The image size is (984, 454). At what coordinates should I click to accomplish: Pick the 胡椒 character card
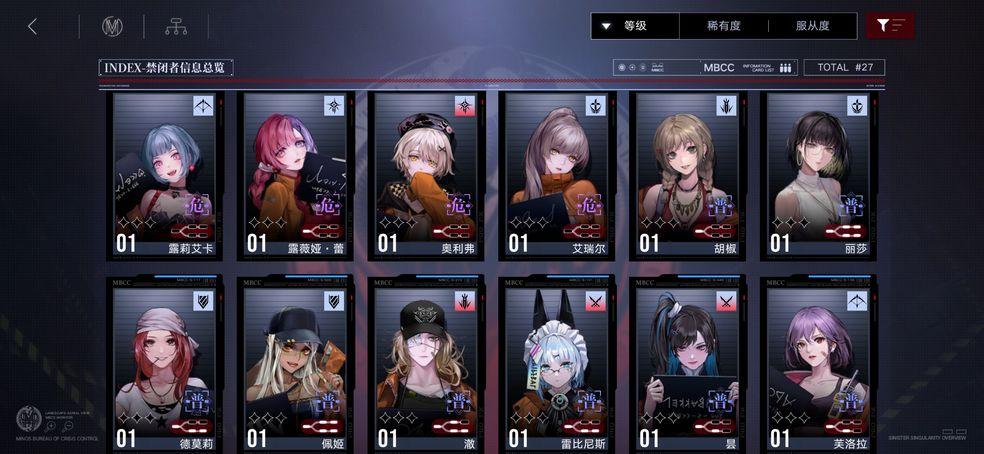tap(687, 175)
